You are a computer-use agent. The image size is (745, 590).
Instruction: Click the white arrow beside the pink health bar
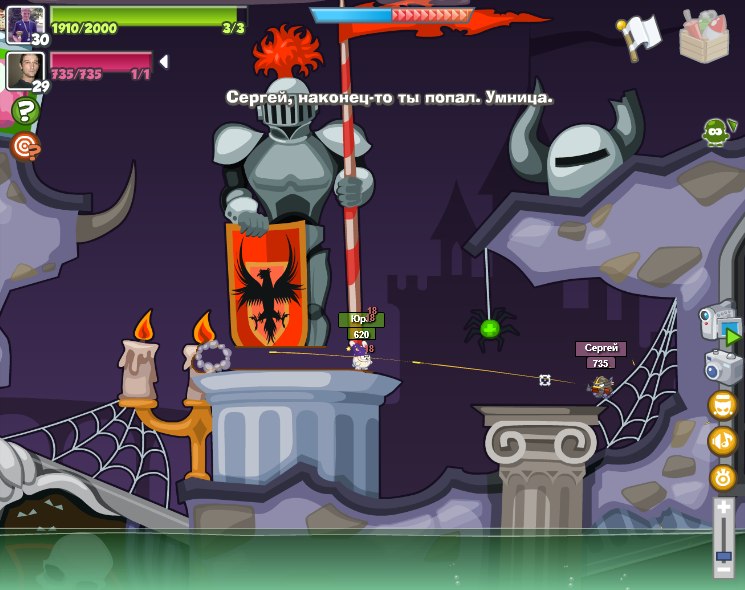click(163, 62)
